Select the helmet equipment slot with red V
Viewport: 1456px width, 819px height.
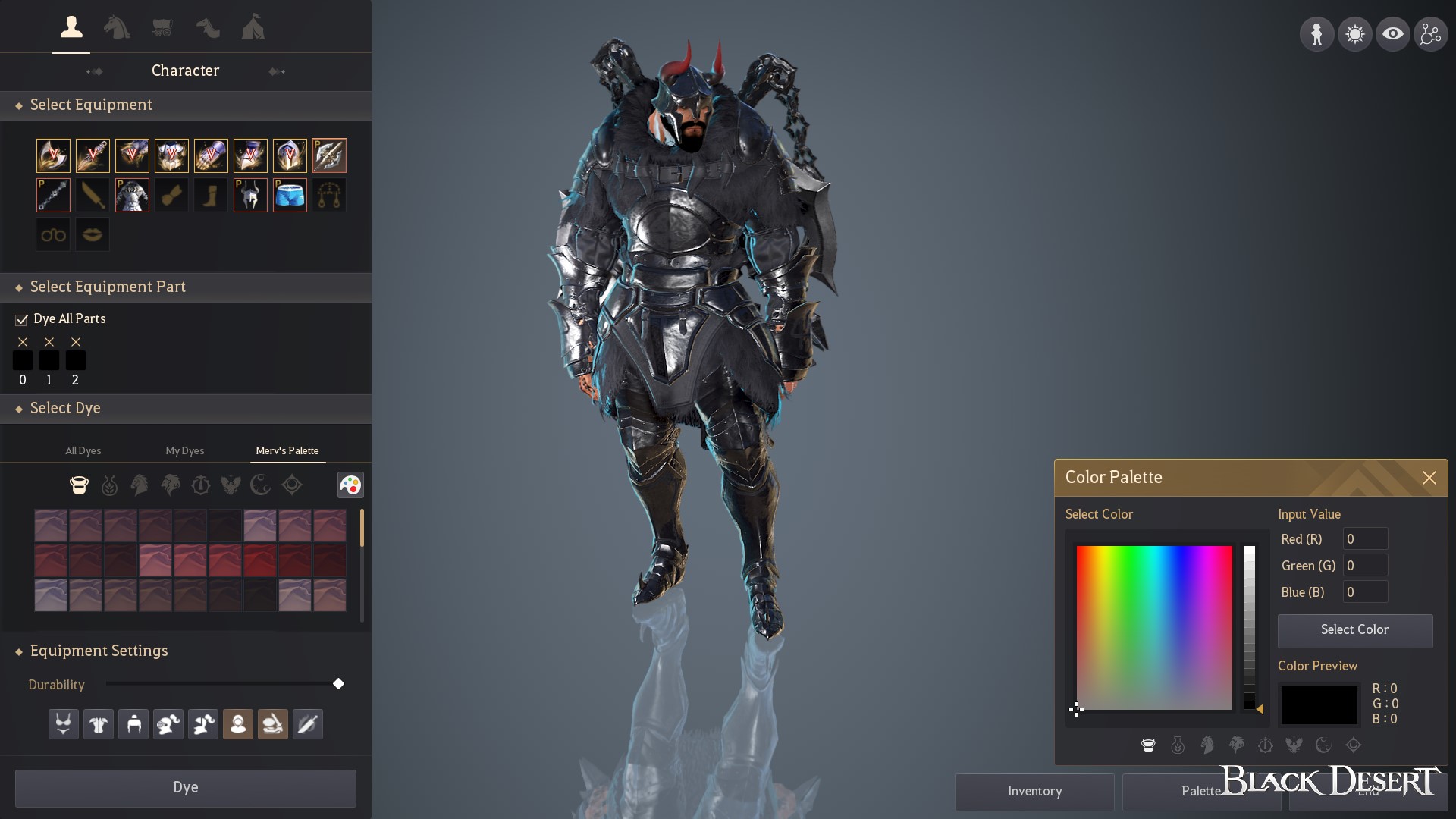pos(290,155)
